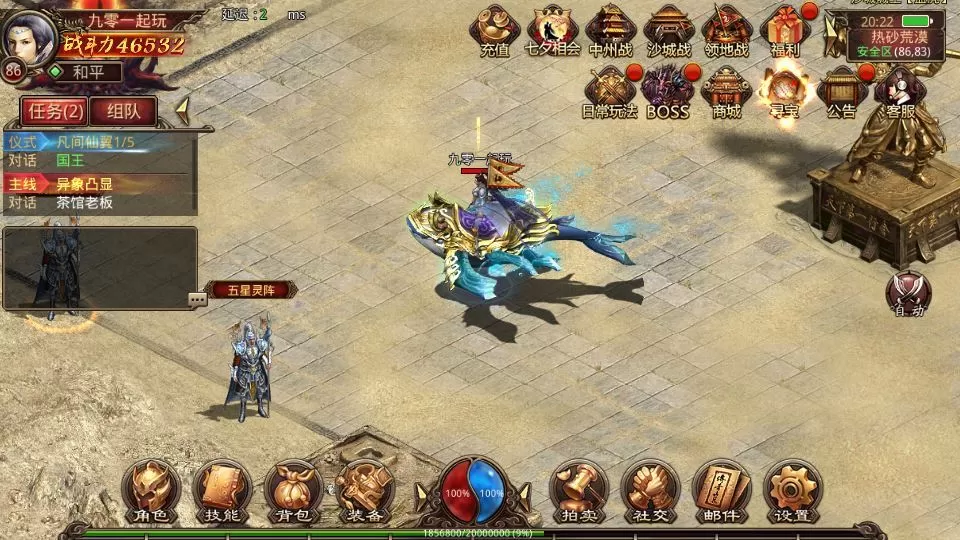Open the 商城 shop
This screenshot has height=540, width=960.
726,91
